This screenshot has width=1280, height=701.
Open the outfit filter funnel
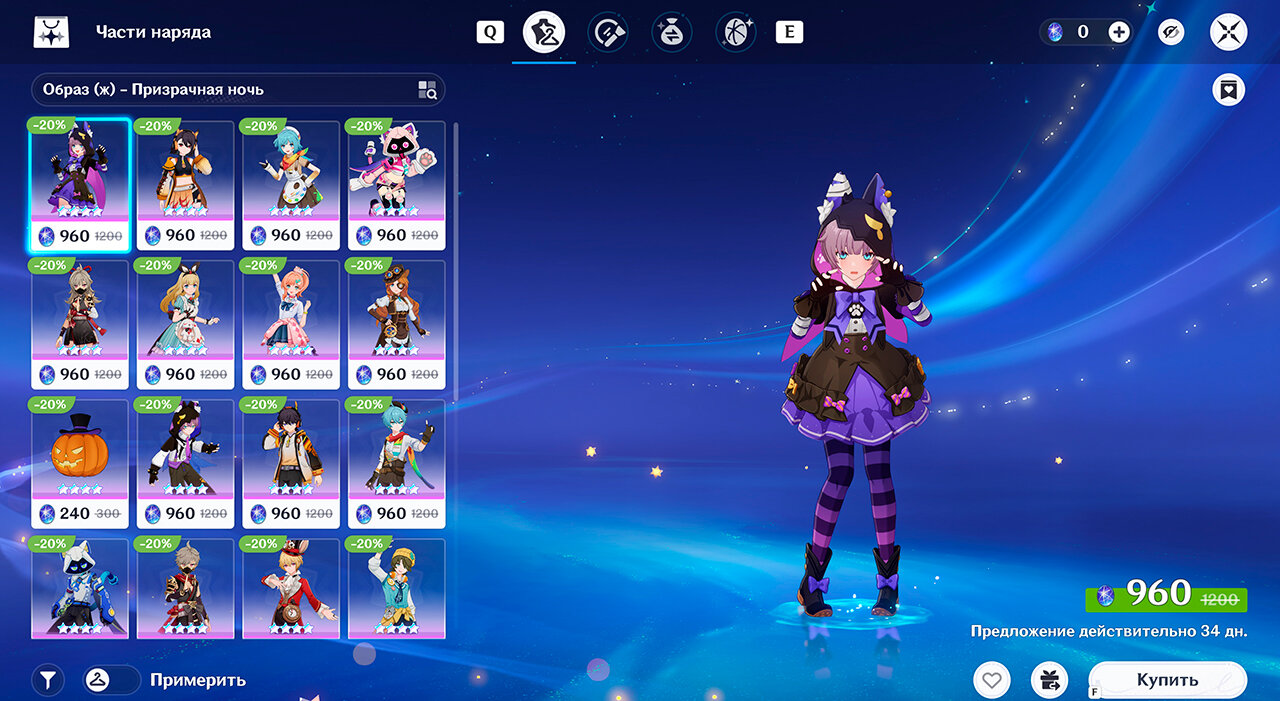tap(47, 680)
